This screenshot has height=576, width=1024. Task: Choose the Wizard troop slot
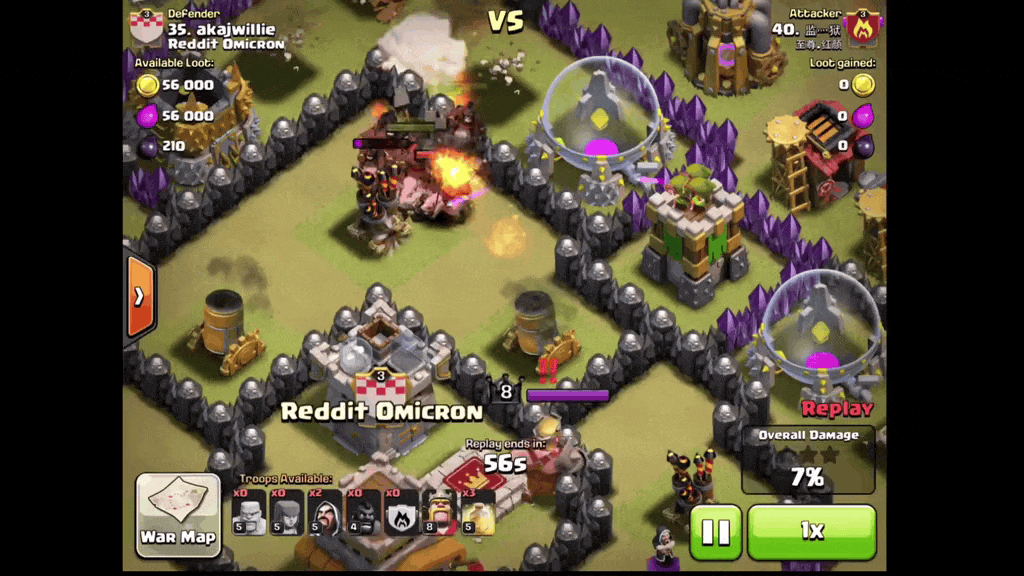[325, 512]
